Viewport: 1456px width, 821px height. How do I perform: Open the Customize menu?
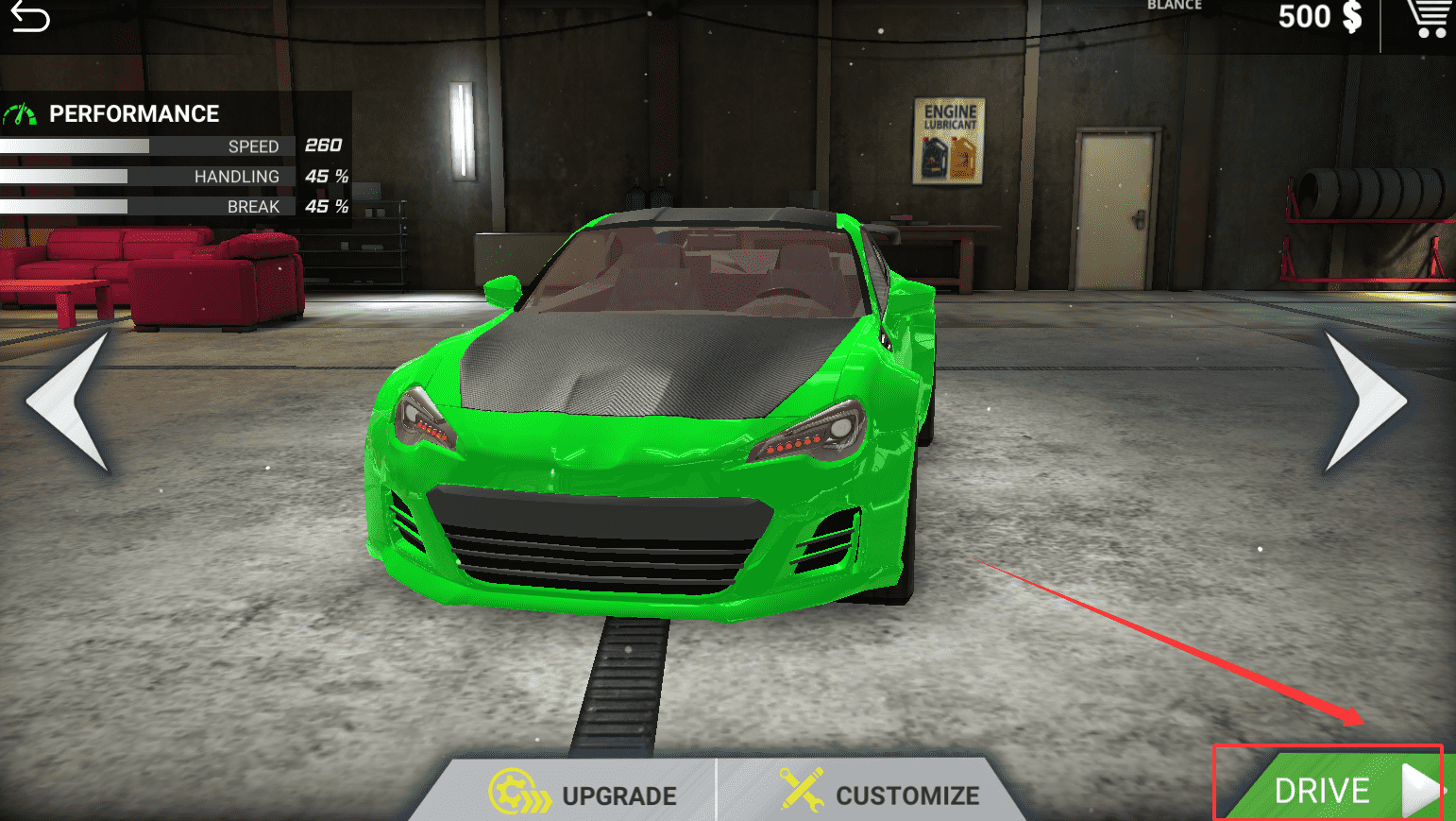[x=880, y=793]
